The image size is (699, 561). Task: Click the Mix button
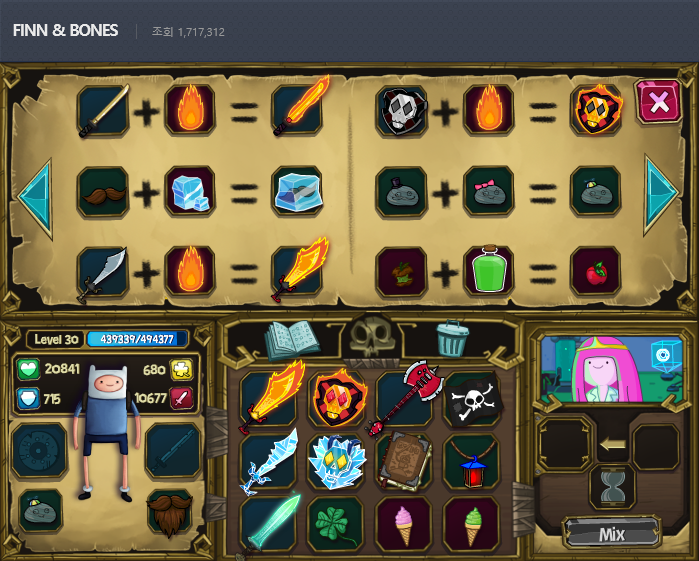611,533
